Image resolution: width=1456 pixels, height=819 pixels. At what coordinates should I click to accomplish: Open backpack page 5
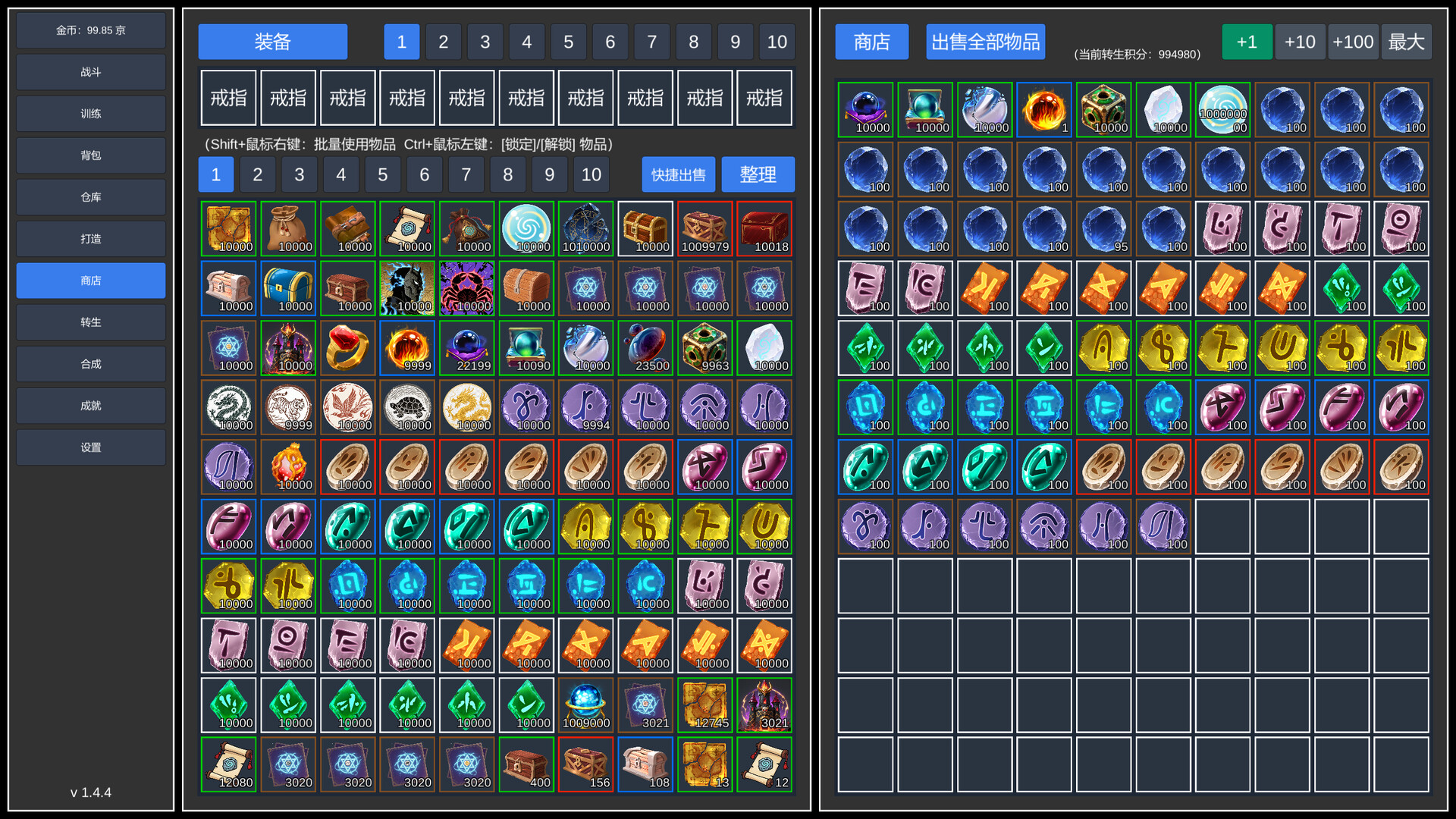382,174
